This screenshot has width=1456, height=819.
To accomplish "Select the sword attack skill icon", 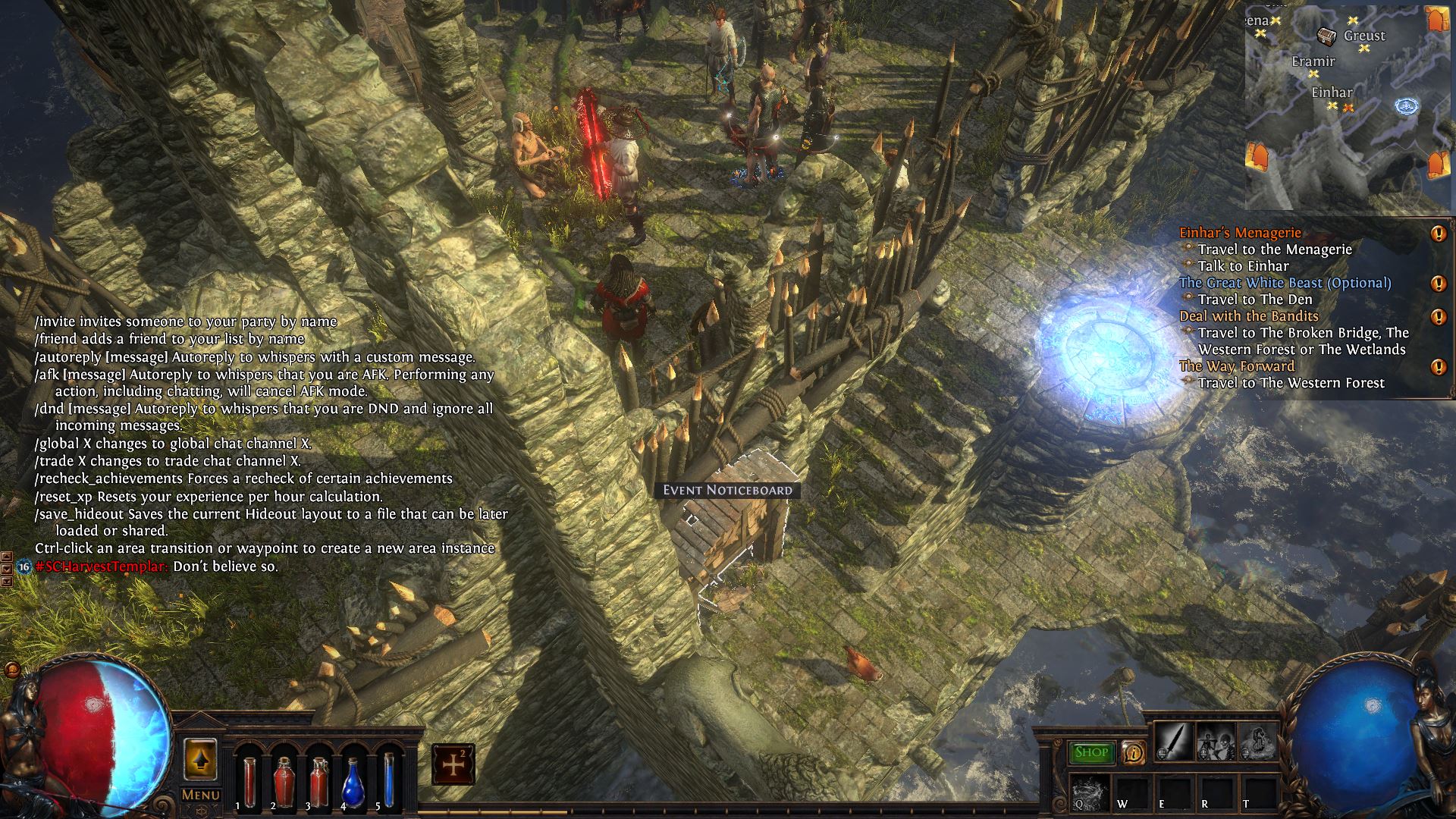I will pos(1173,742).
